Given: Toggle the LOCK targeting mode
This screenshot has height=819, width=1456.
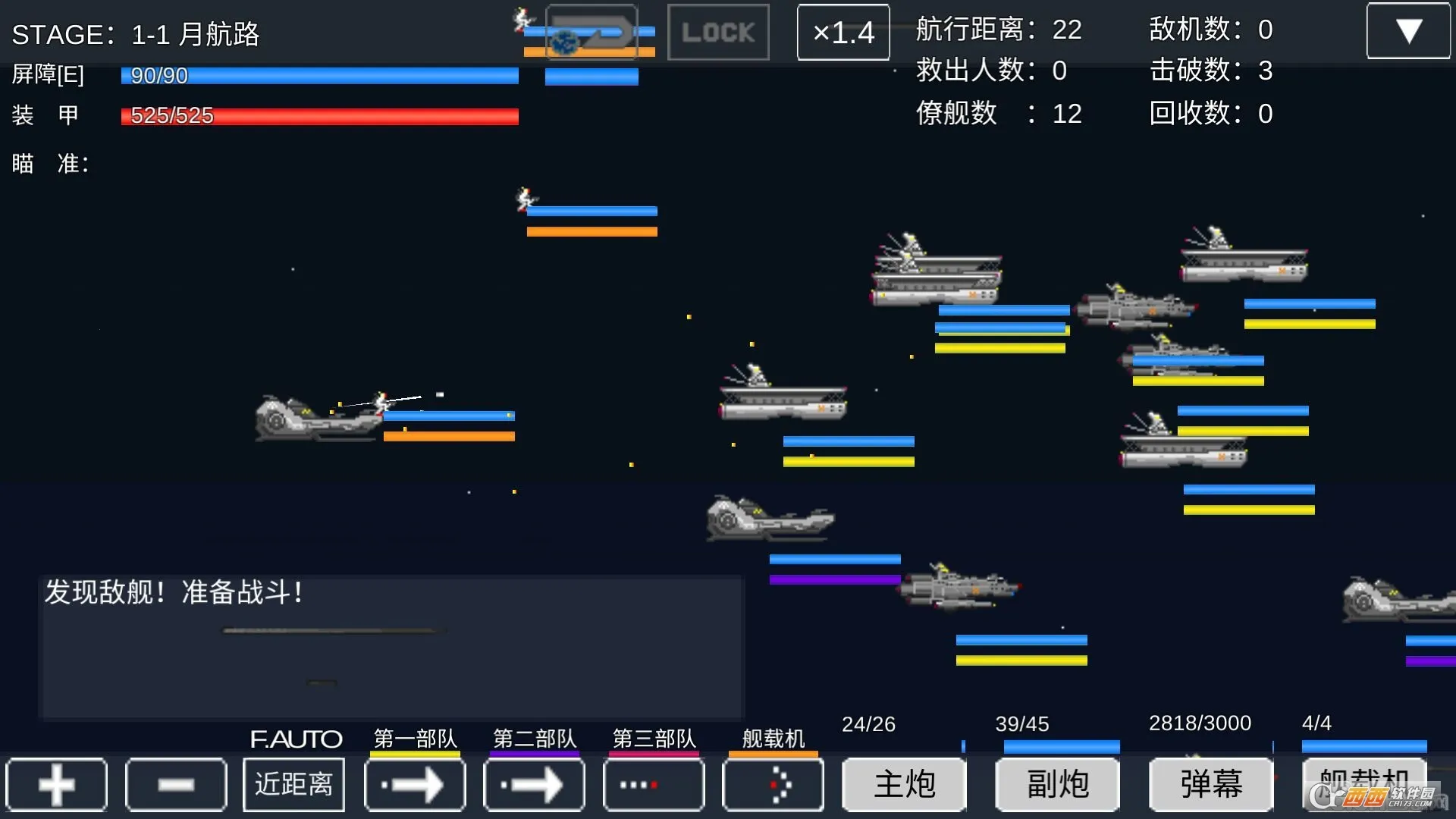Looking at the screenshot, I should [x=717, y=32].
